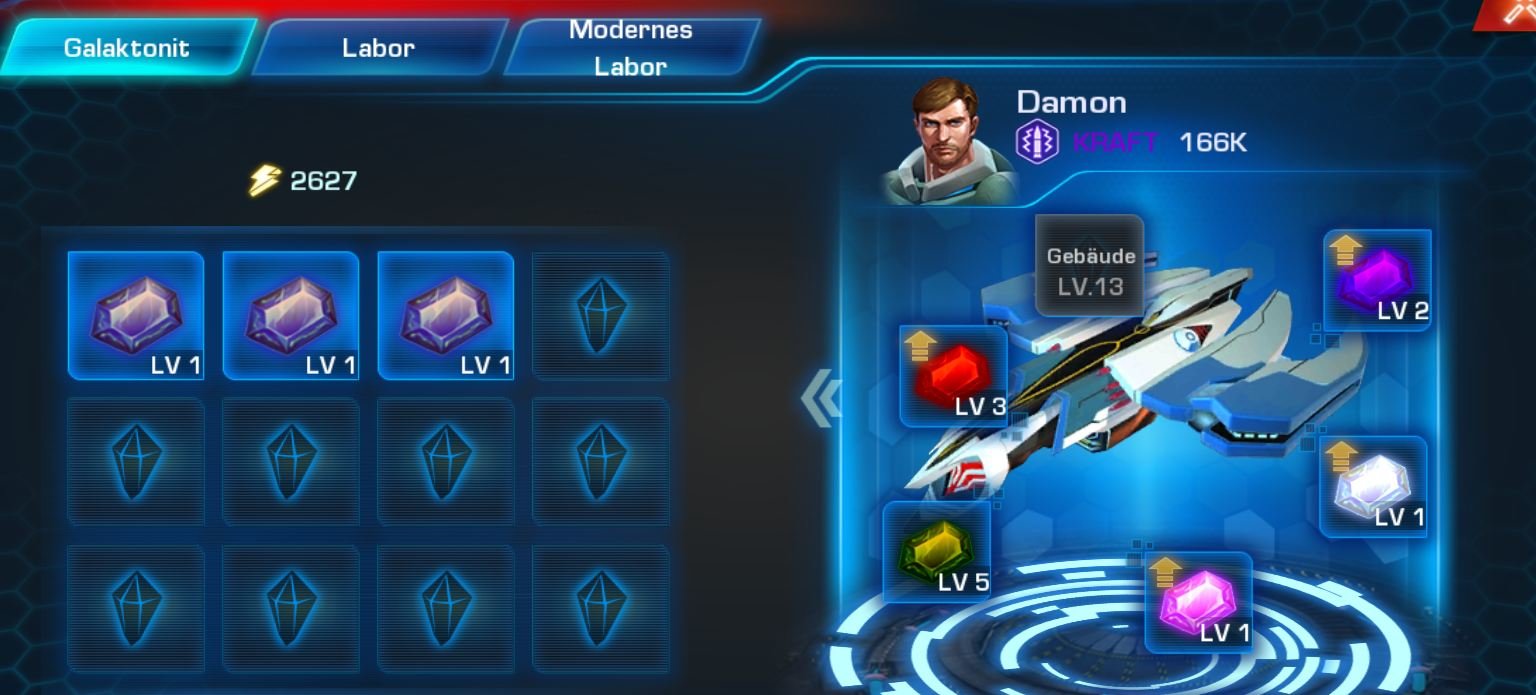Screen dimensions: 1536x695
Task: Select the red LV 3 gem slot
Action: coord(954,376)
